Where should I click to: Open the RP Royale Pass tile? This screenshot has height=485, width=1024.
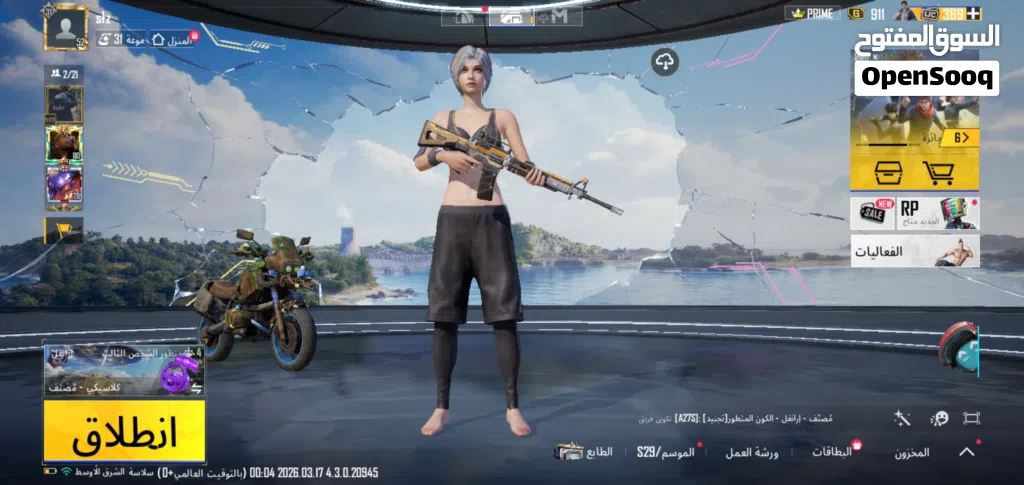coord(938,212)
